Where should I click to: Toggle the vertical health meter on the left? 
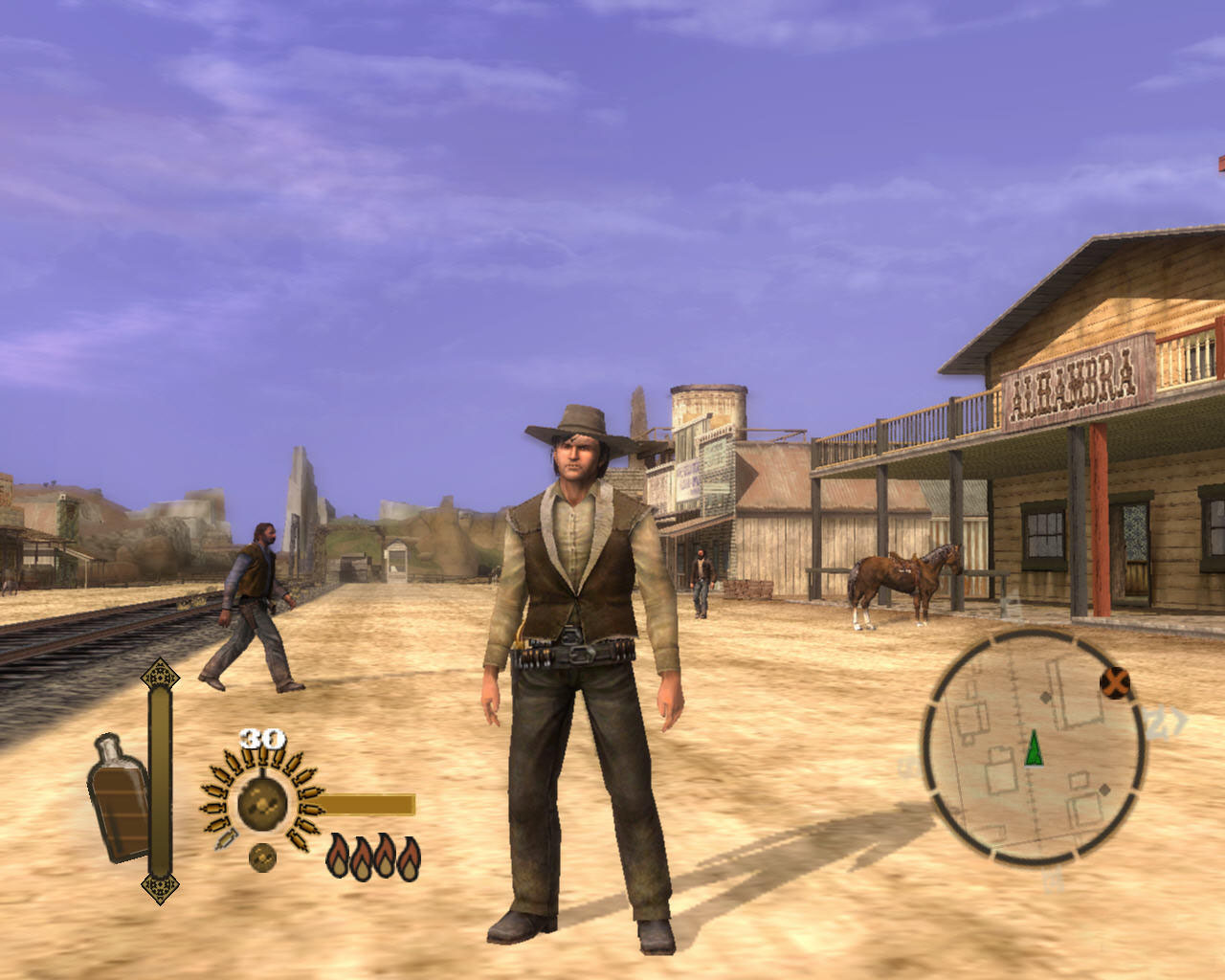pos(159,777)
